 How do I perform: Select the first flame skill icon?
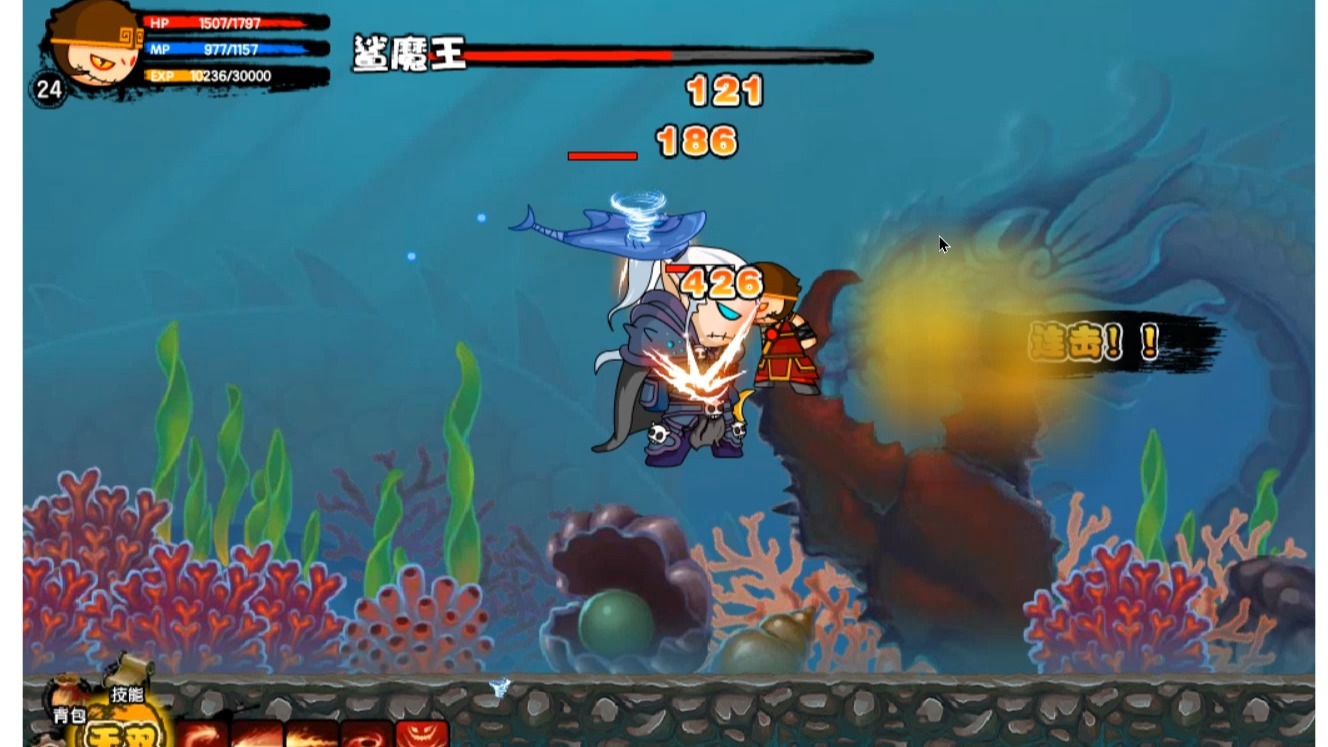pos(204,736)
